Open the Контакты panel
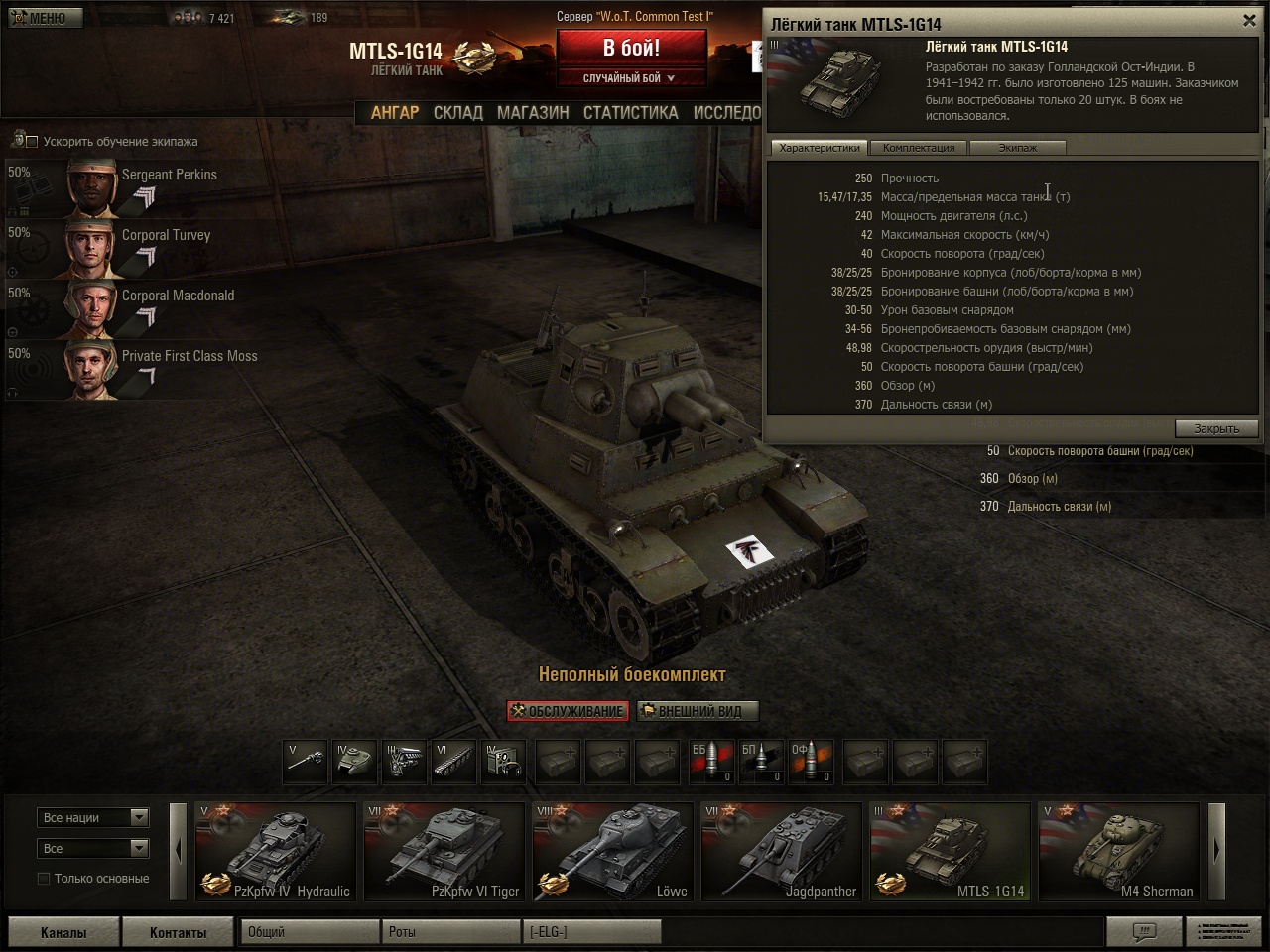 [178, 932]
